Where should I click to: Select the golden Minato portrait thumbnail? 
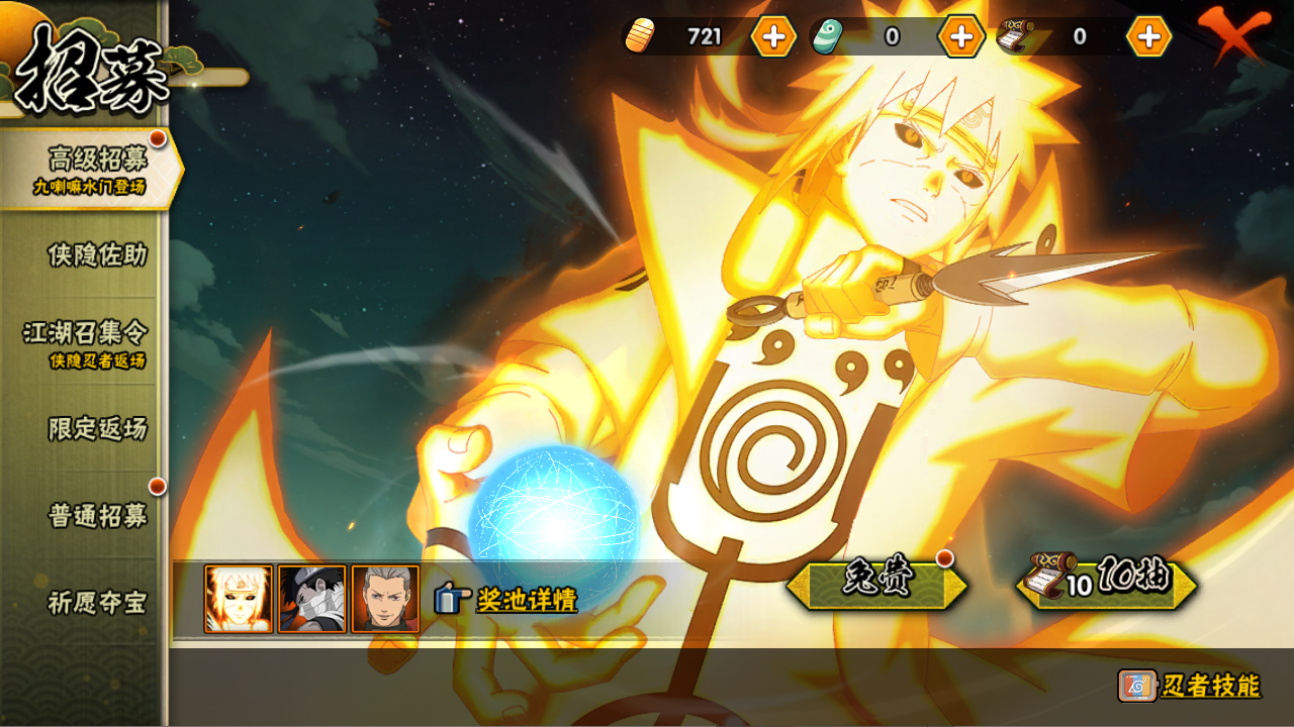point(238,599)
